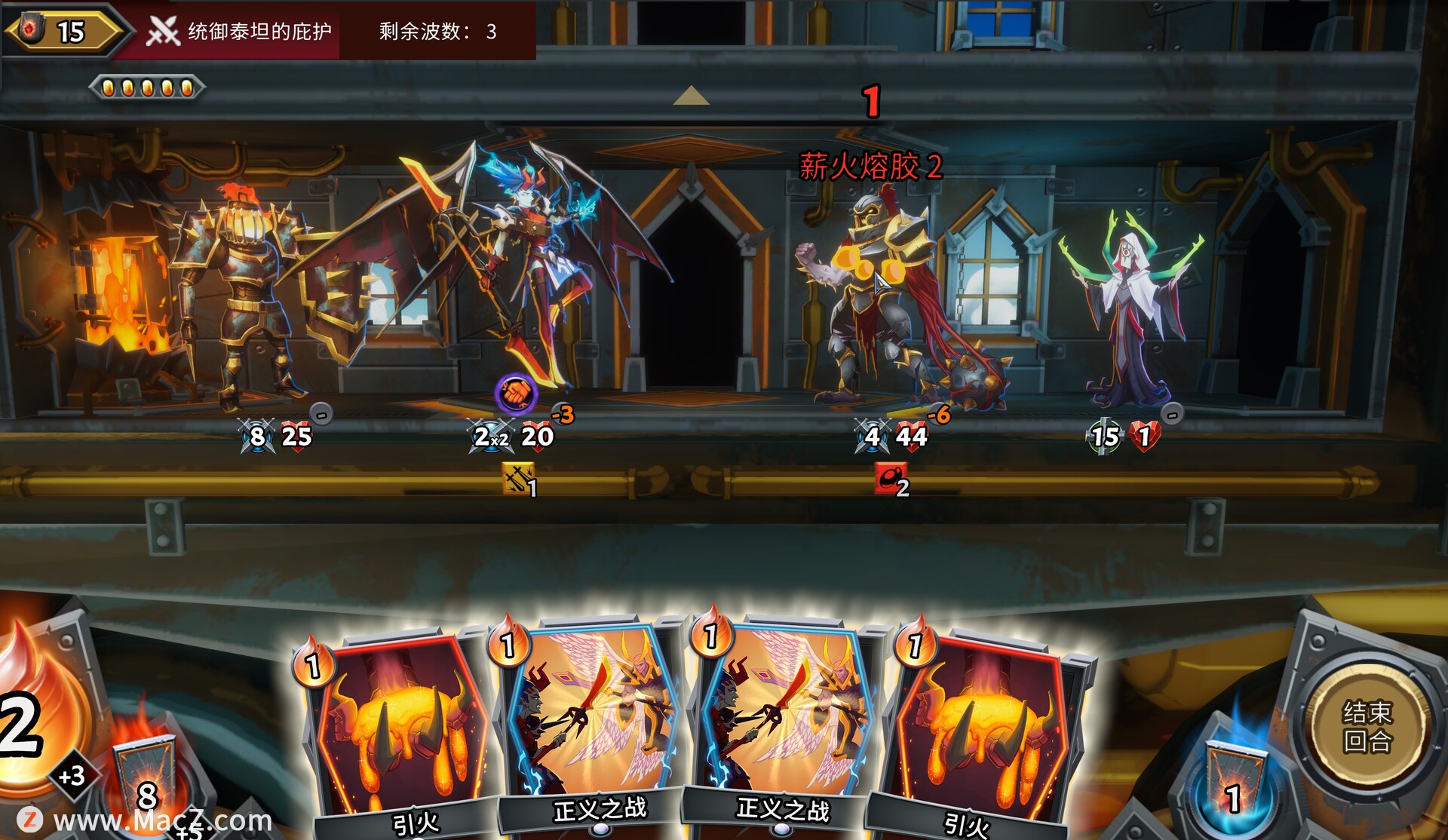Click the upward floor arrow
Screen dimensions: 1448x840
690,96
